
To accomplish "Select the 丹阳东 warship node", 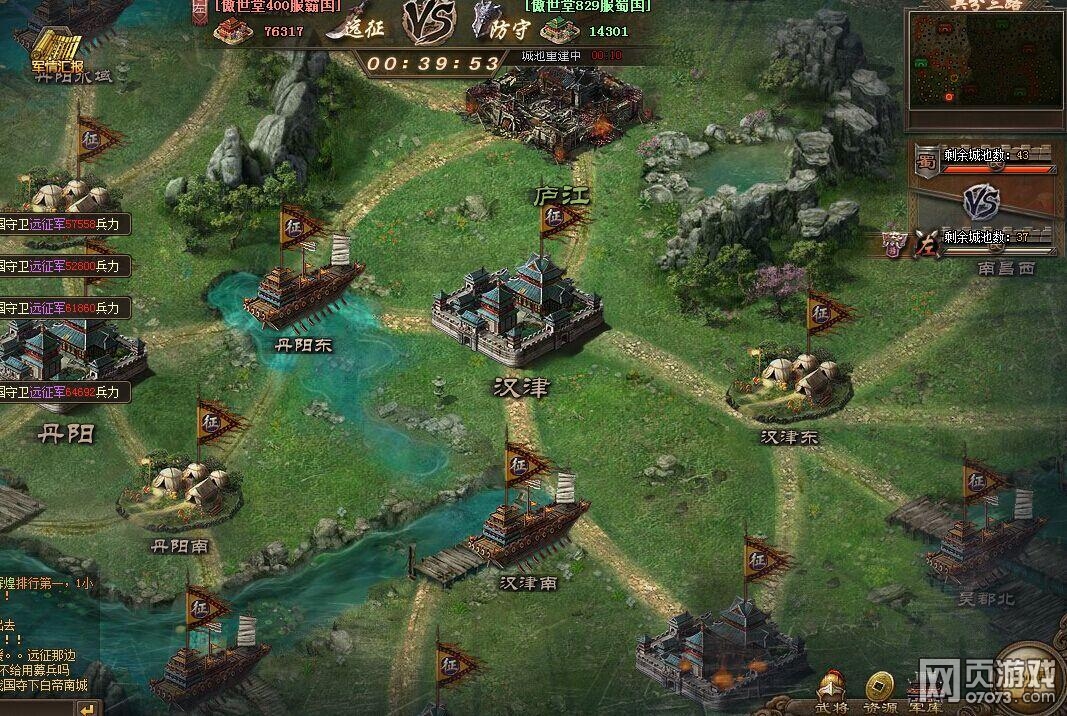I will (302, 290).
